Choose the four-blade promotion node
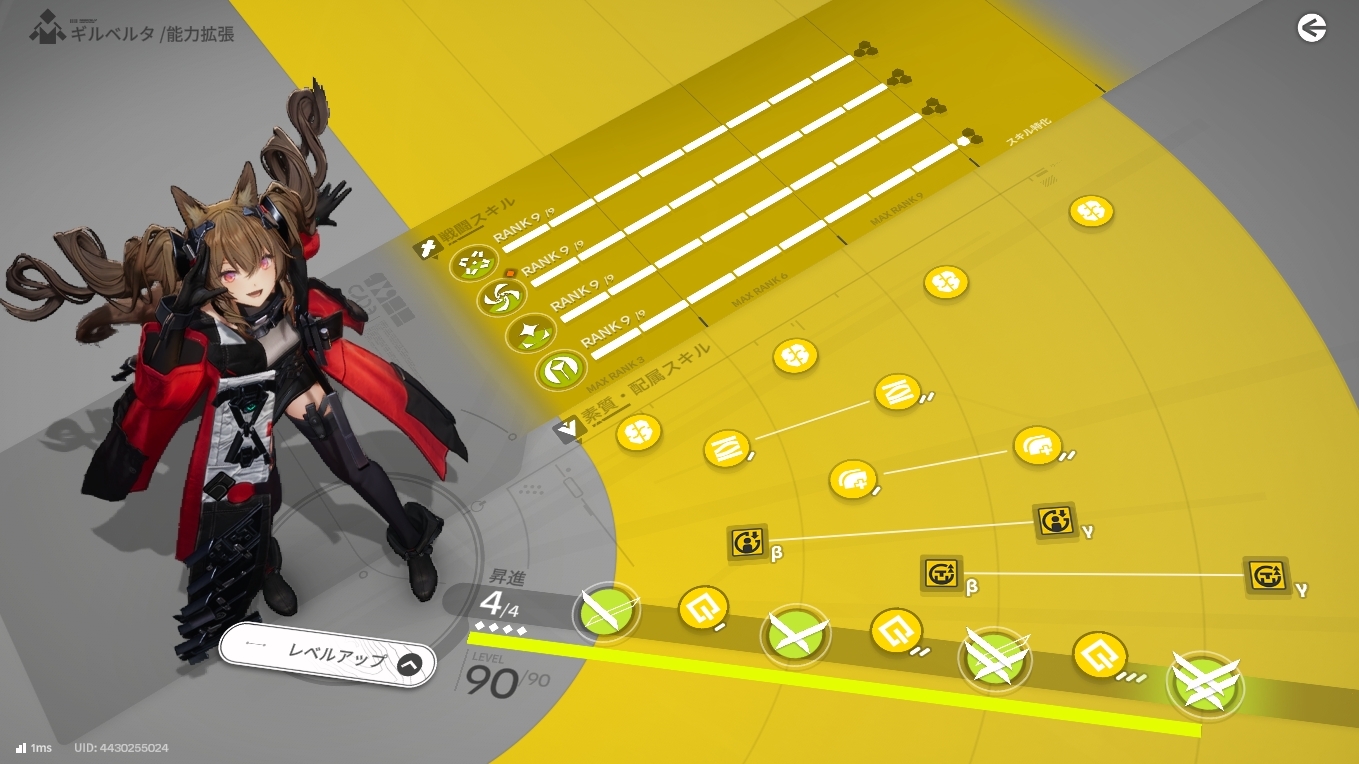The width and height of the screenshot is (1359, 764). 1204,685
